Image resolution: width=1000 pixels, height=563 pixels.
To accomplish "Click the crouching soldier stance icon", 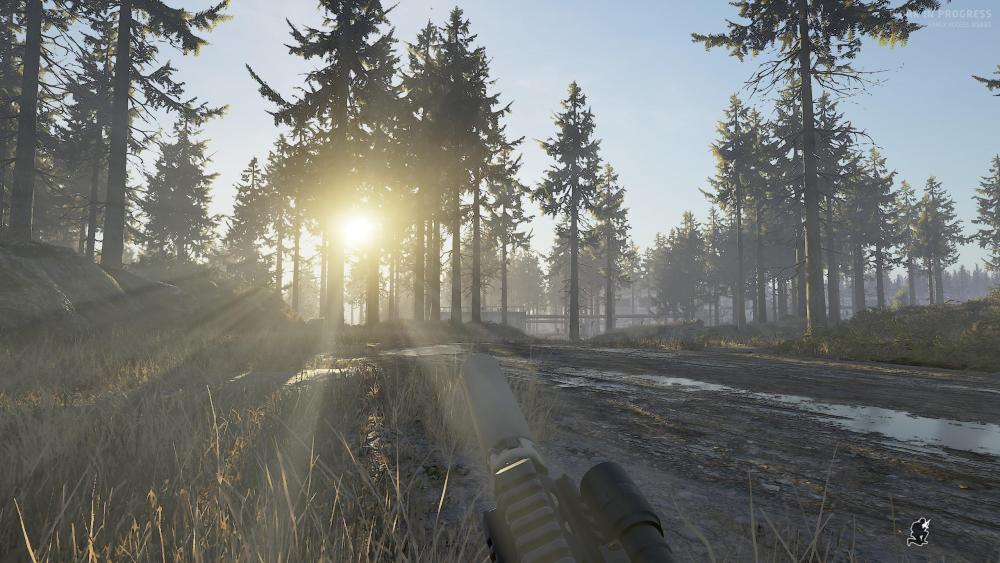I will (x=918, y=532).
